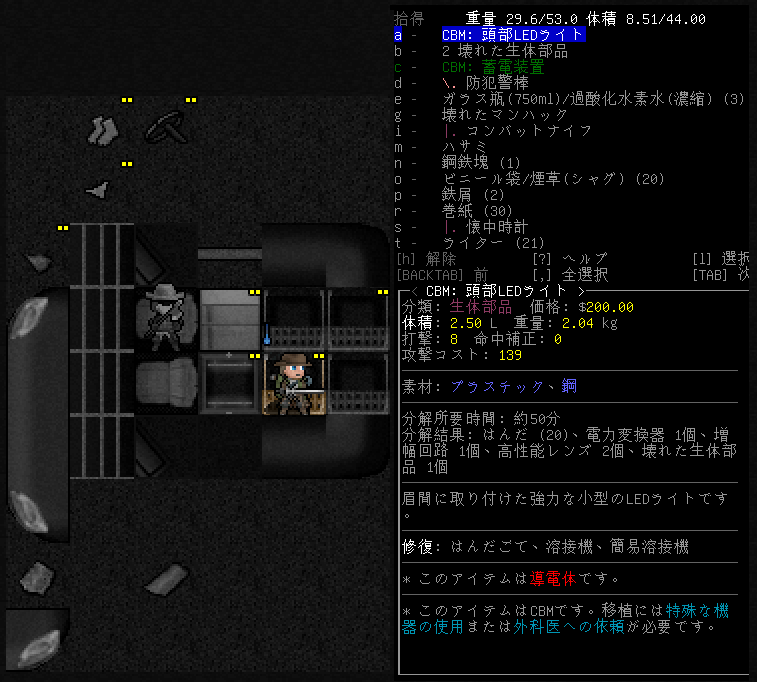Select the 鋼鉄塊 item row
This screenshot has width=757, height=682.
481,163
